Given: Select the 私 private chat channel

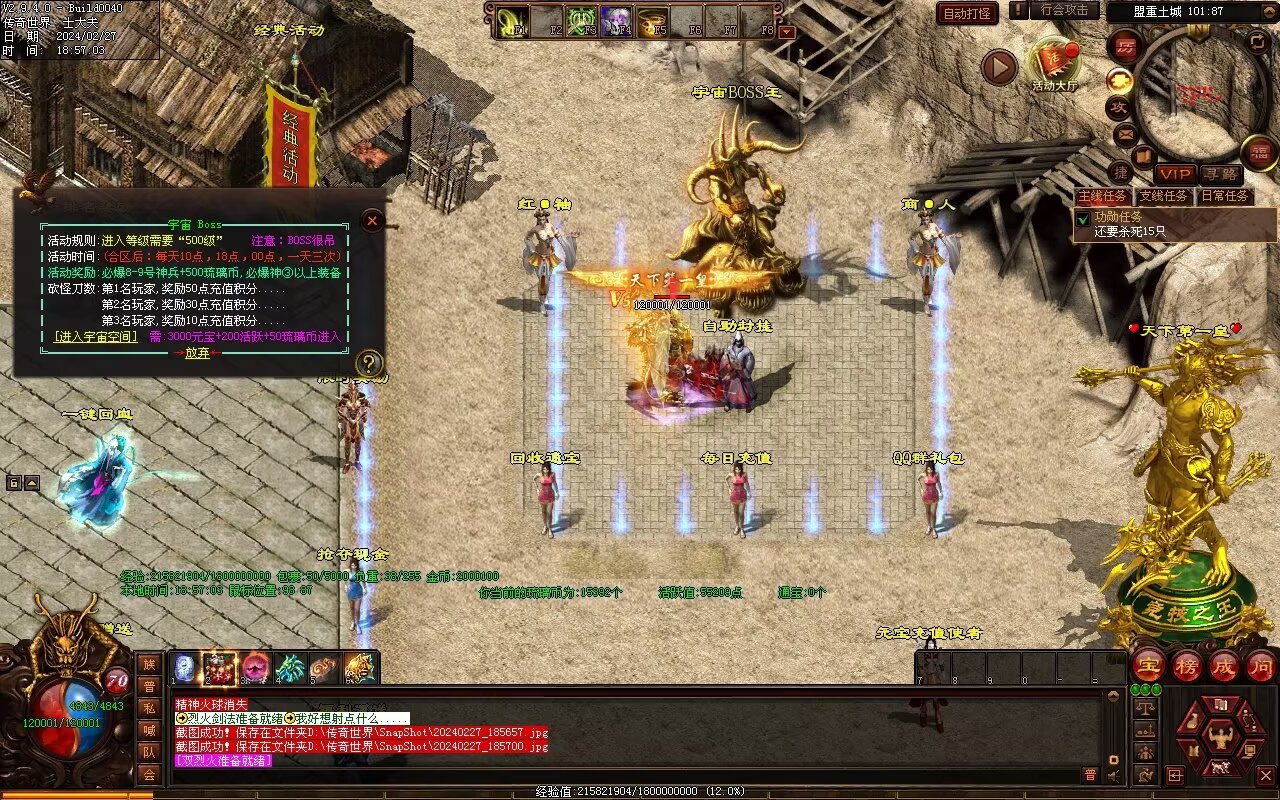Looking at the screenshot, I should pyautogui.click(x=149, y=708).
